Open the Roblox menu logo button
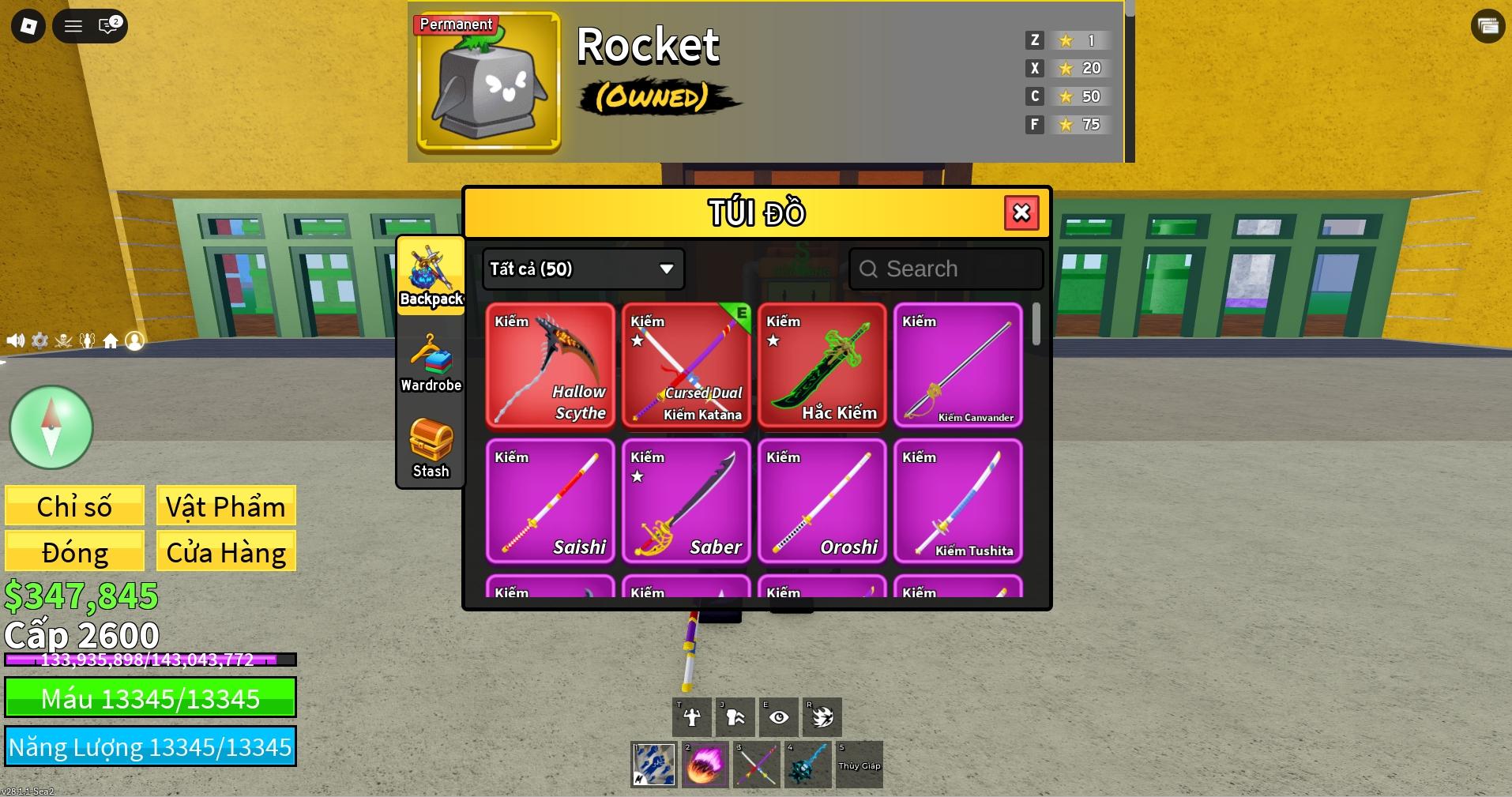1512x797 pixels. (28, 26)
